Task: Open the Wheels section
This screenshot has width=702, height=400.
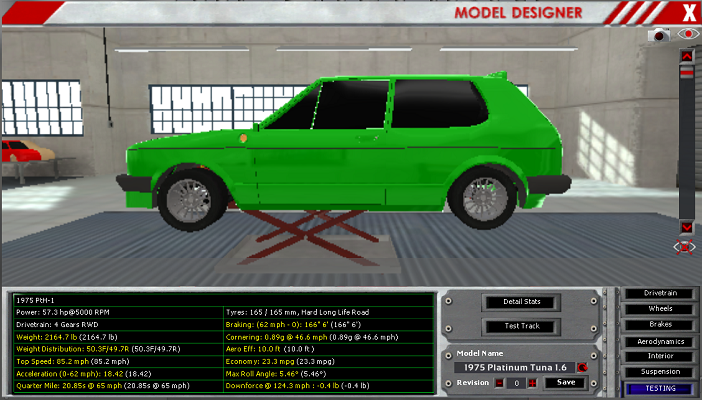Action: click(659, 309)
